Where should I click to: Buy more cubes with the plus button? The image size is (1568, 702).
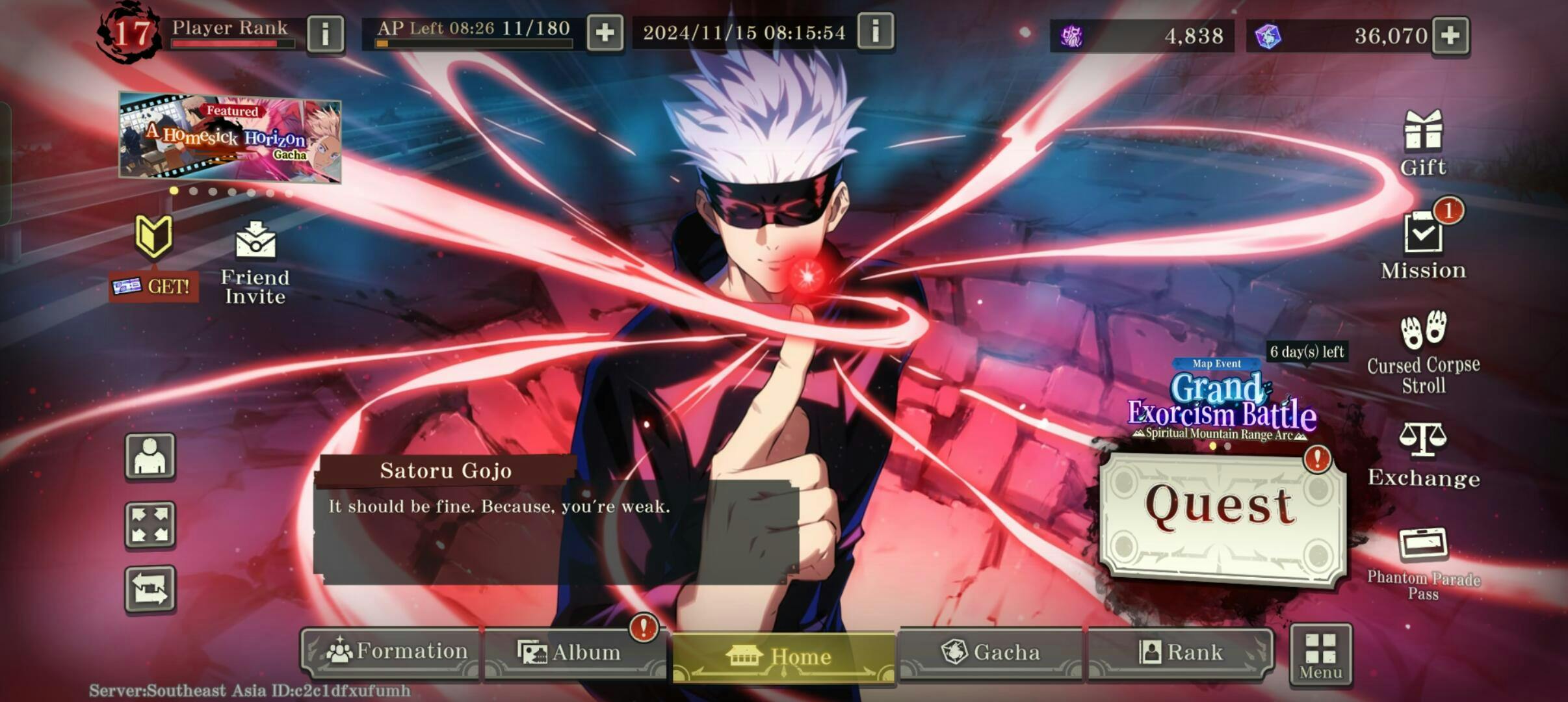[1450, 35]
